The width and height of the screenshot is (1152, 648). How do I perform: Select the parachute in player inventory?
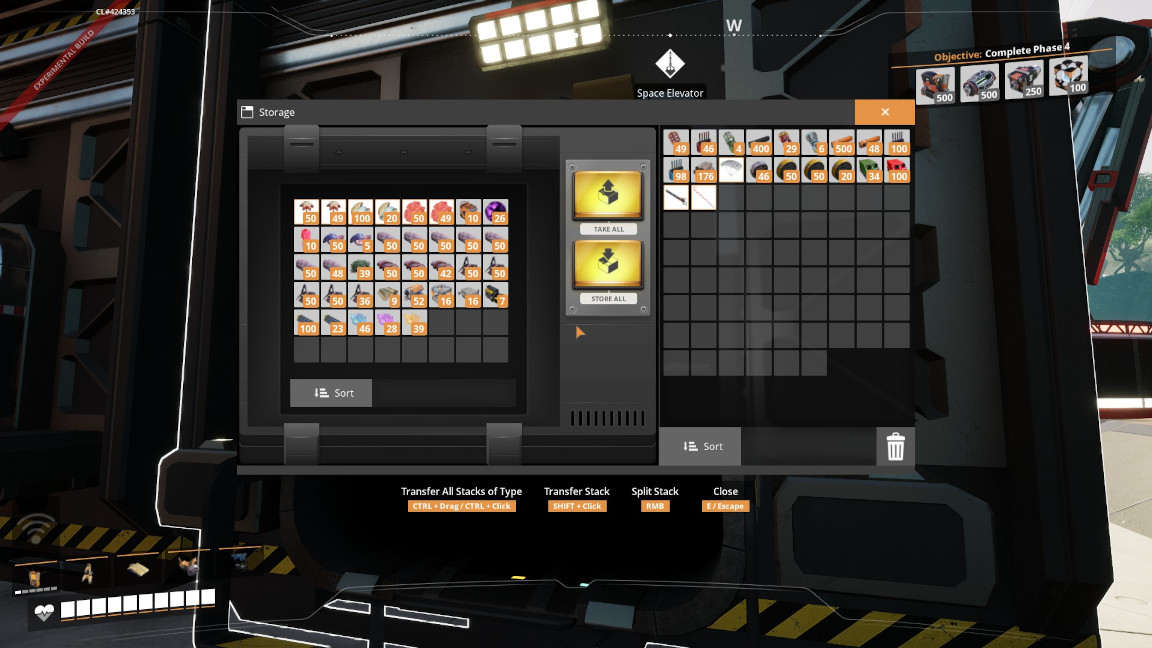pos(731,170)
